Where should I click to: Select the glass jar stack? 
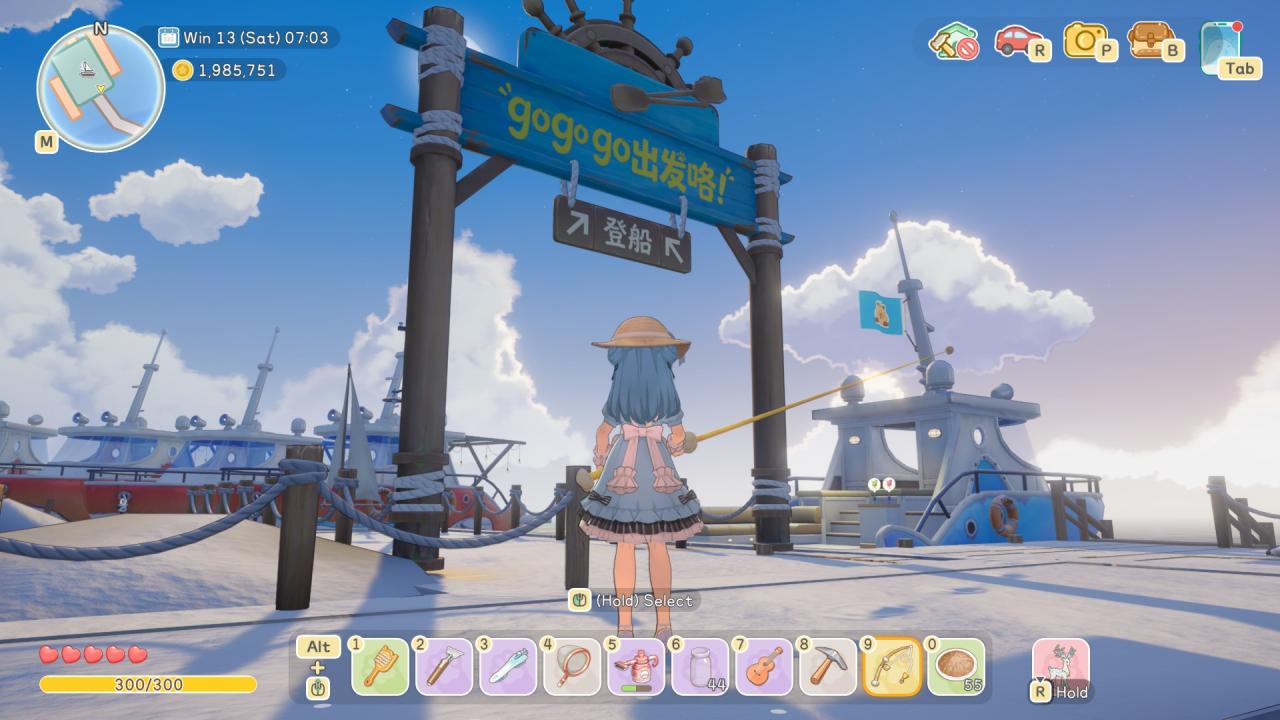(700, 666)
